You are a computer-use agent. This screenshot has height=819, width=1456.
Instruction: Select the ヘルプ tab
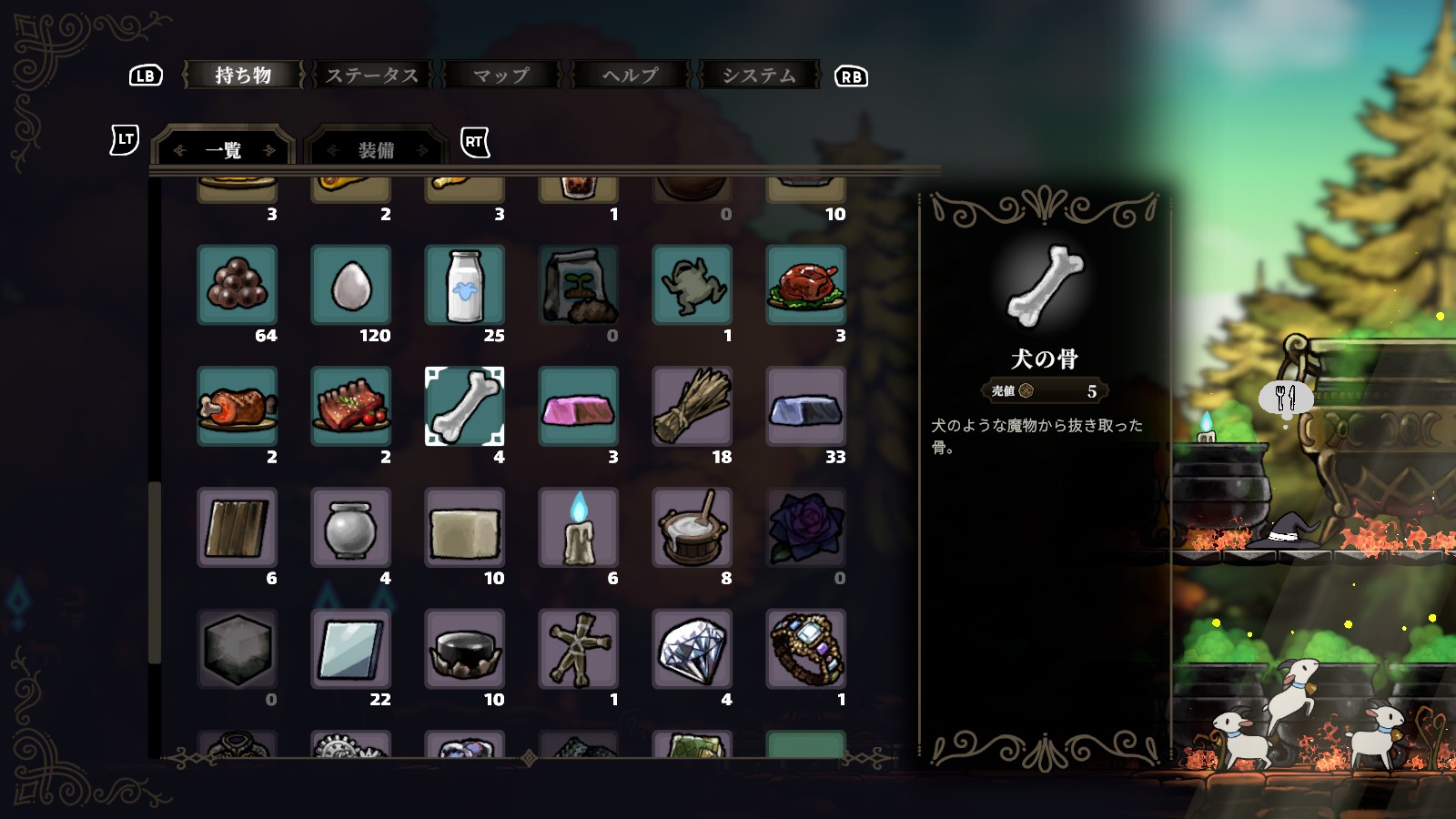coord(630,76)
